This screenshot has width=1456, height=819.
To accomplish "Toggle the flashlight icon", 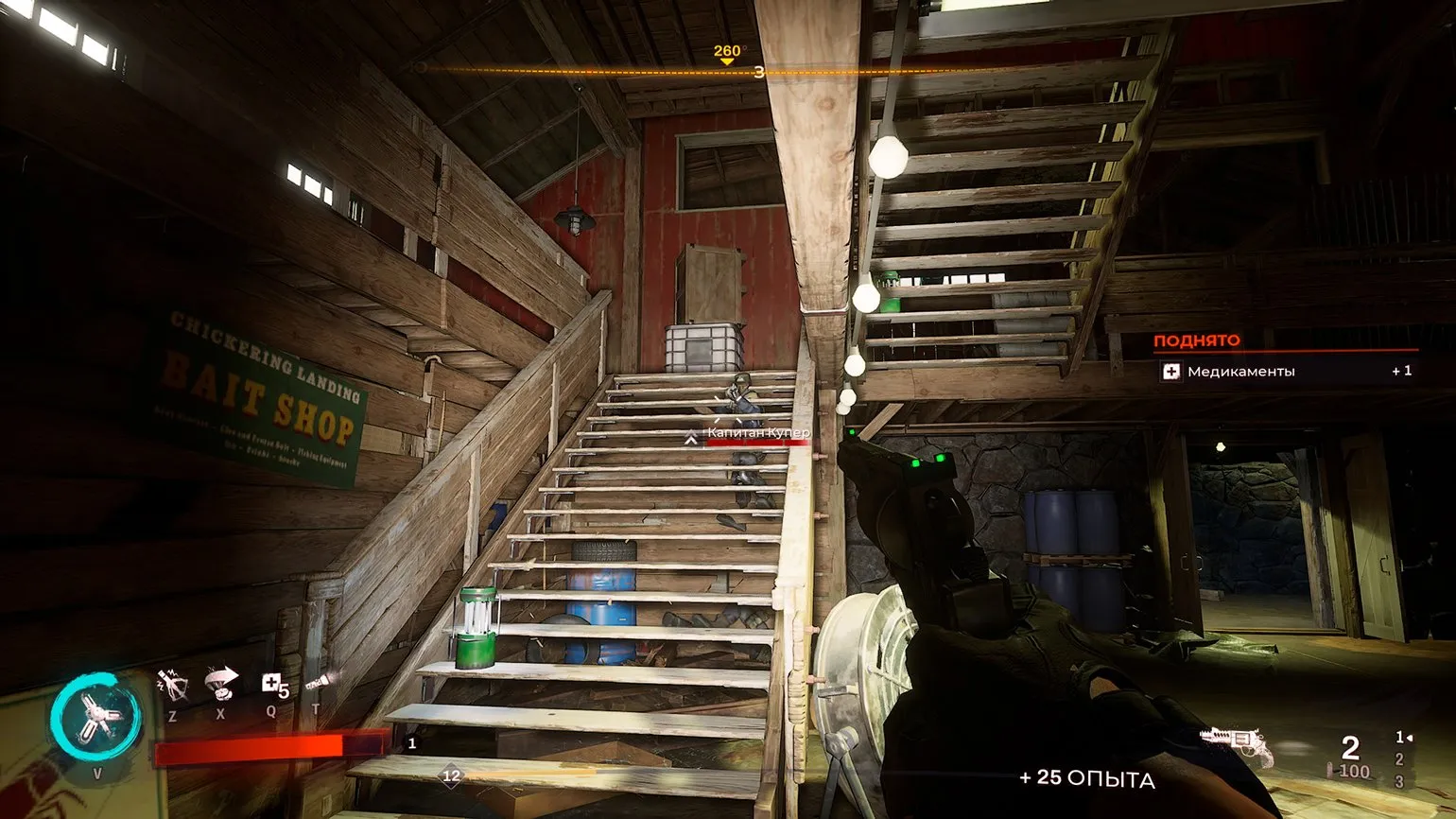I will pos(318,683).
